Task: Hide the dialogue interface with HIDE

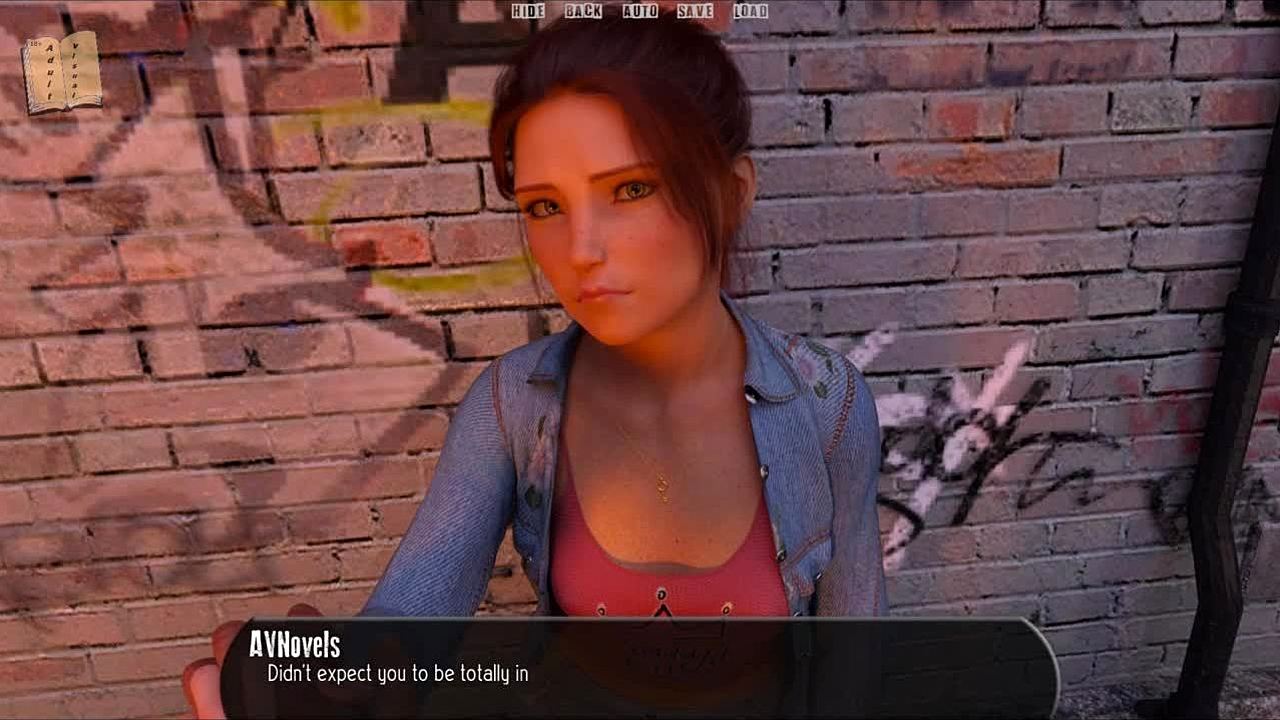Action: tap(528, 11)
